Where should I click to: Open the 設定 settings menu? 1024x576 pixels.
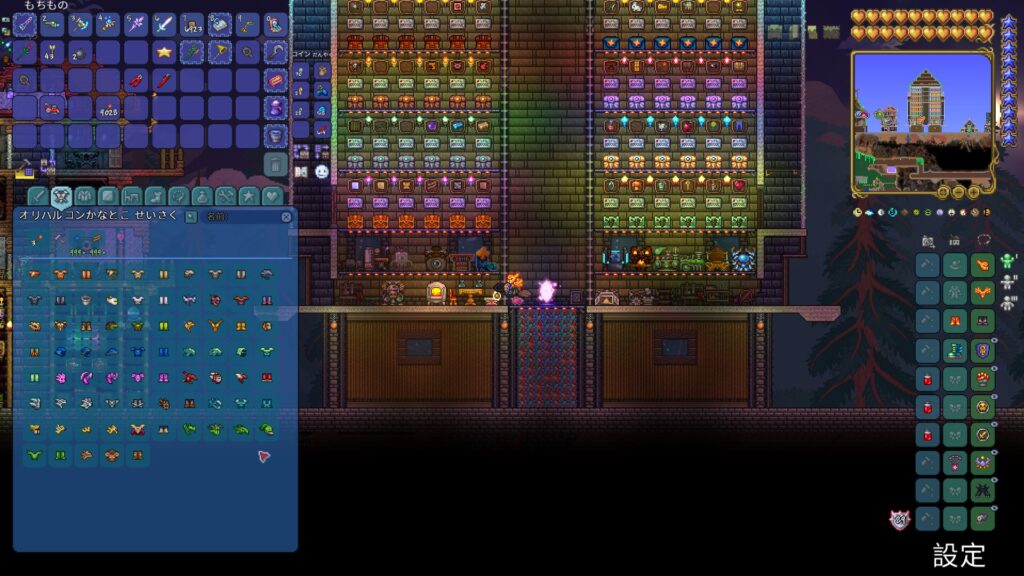point(959,554)
